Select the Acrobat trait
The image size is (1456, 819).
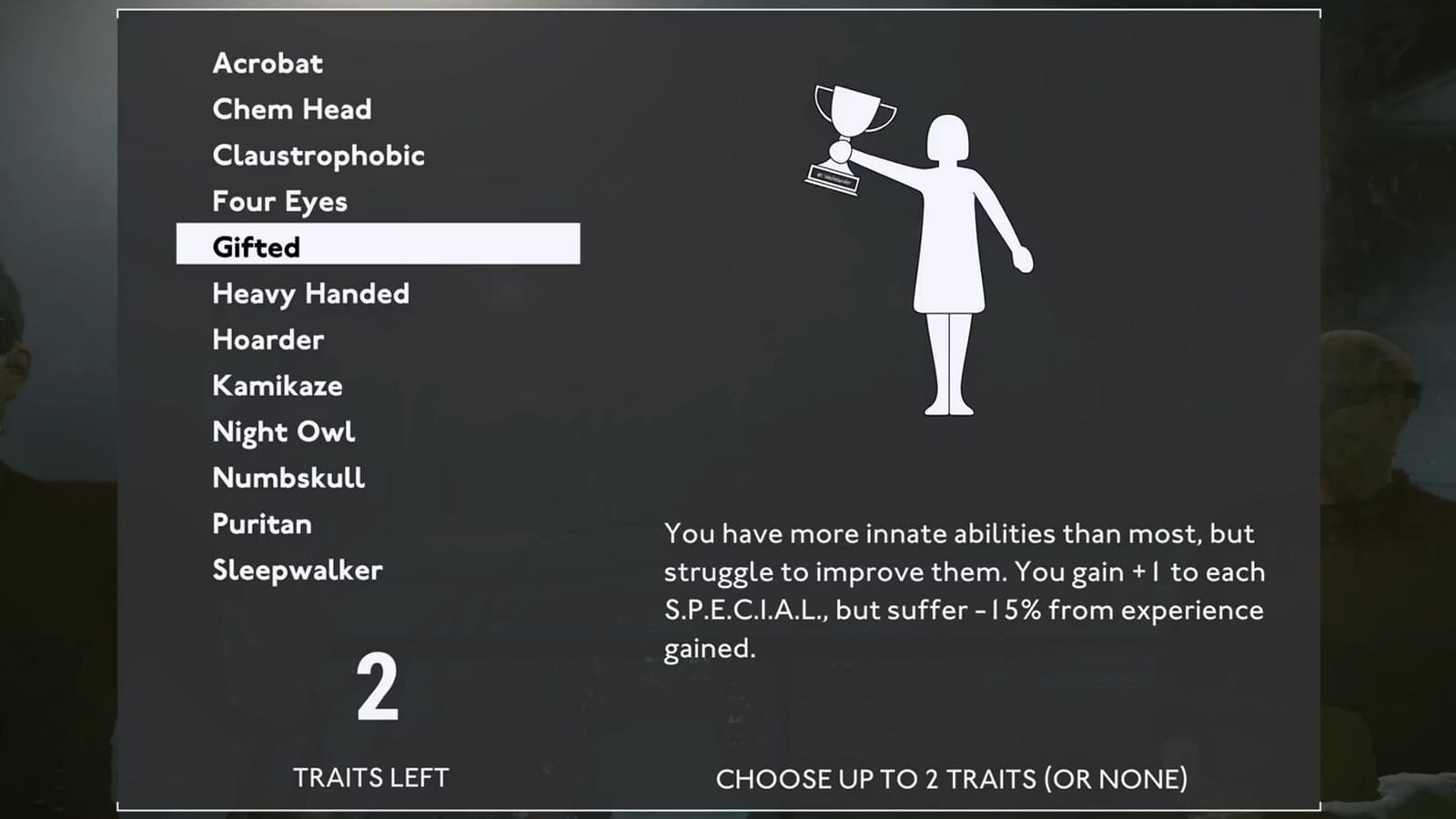pyautogui.click(x=267, y=64)
